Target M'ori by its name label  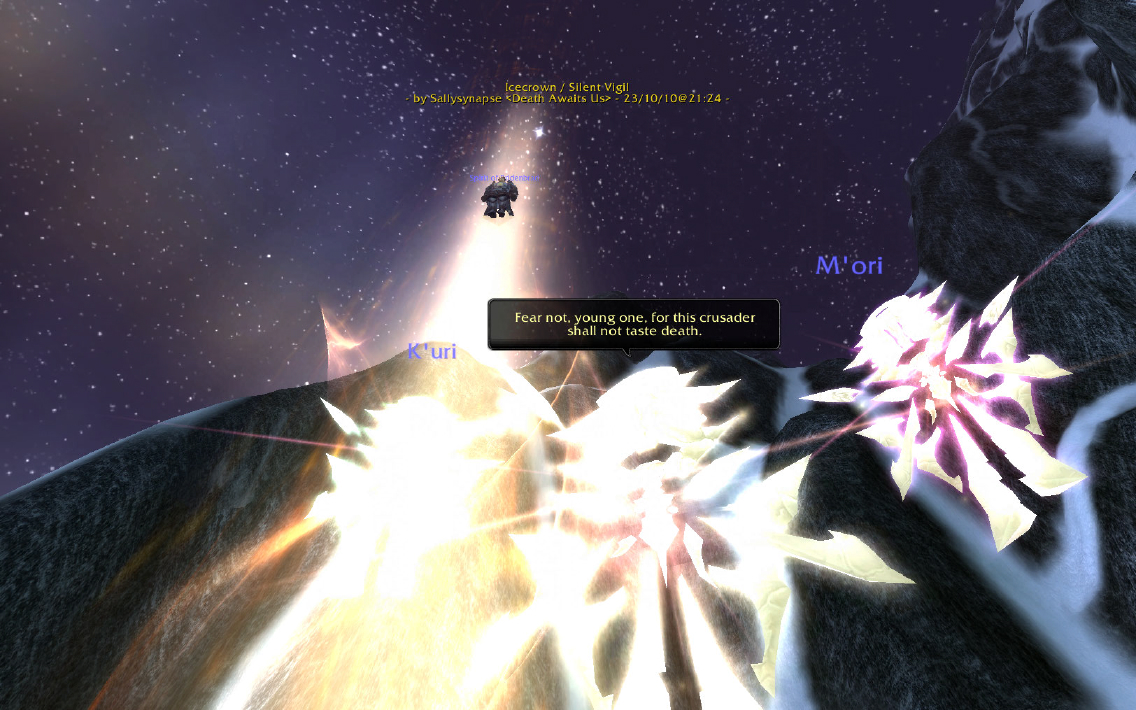pos(849,266)
